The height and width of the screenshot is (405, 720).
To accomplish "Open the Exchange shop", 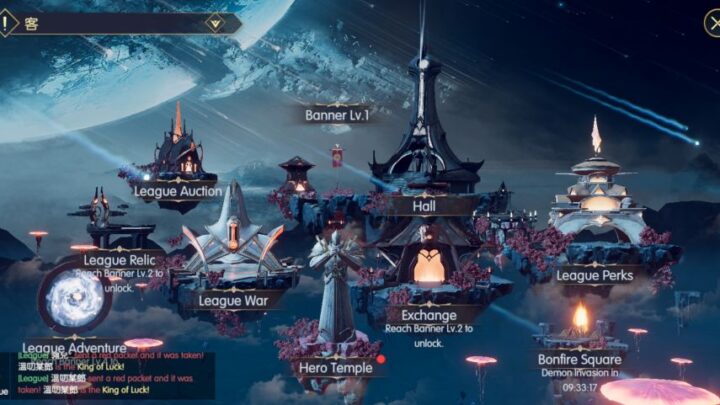I will click(428, 316).
